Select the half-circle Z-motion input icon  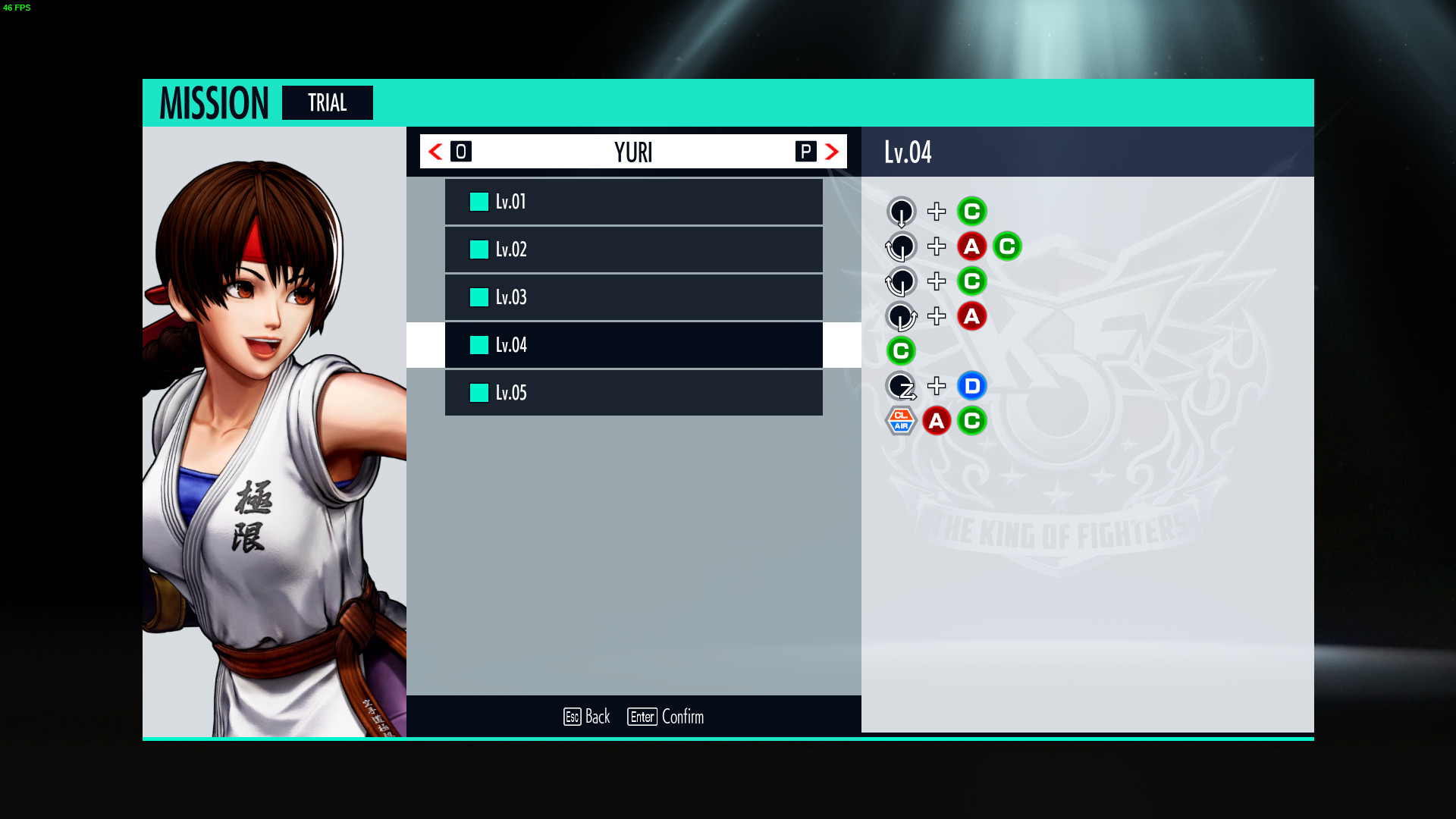point(901,386)
